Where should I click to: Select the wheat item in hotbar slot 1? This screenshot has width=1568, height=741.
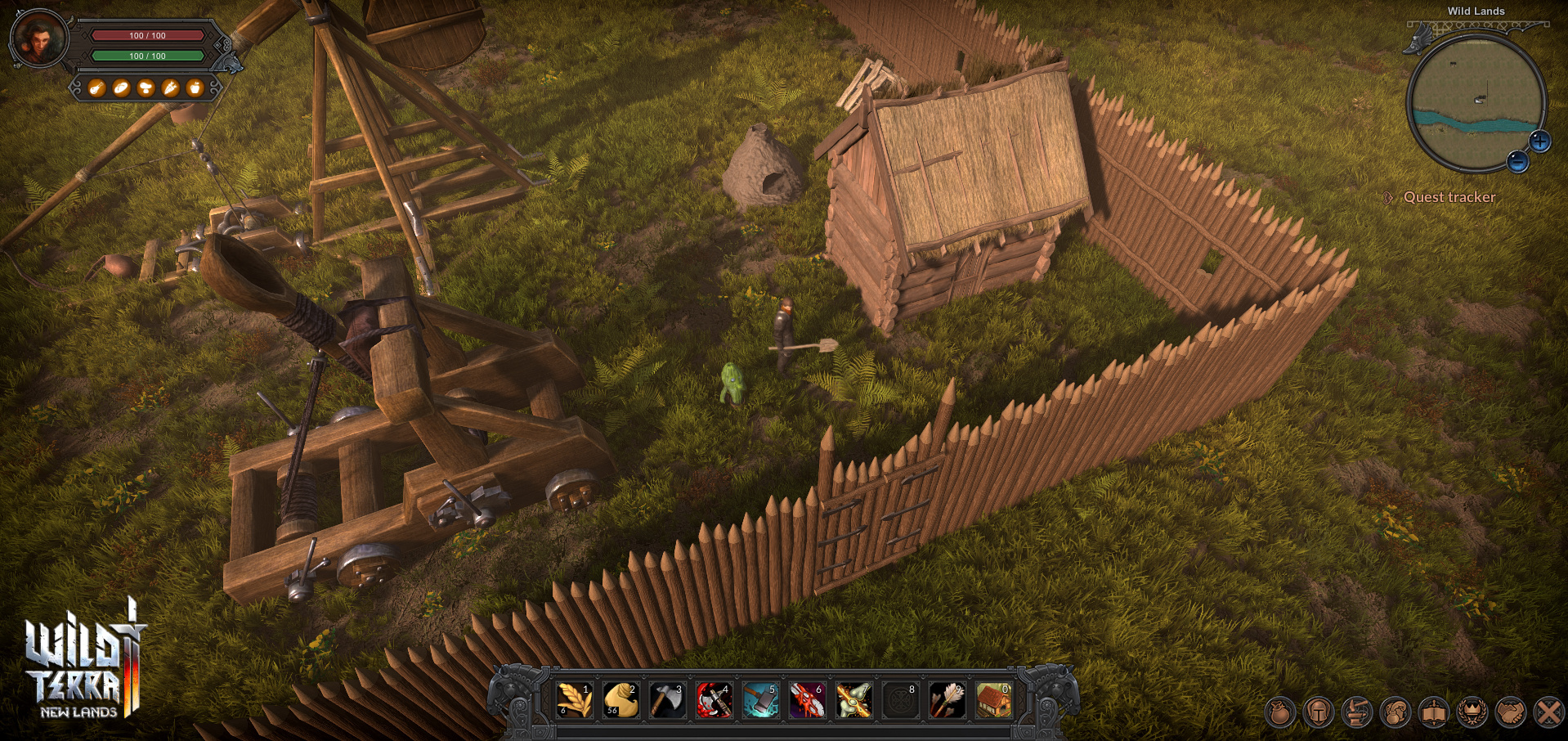(x=574, y=700)
